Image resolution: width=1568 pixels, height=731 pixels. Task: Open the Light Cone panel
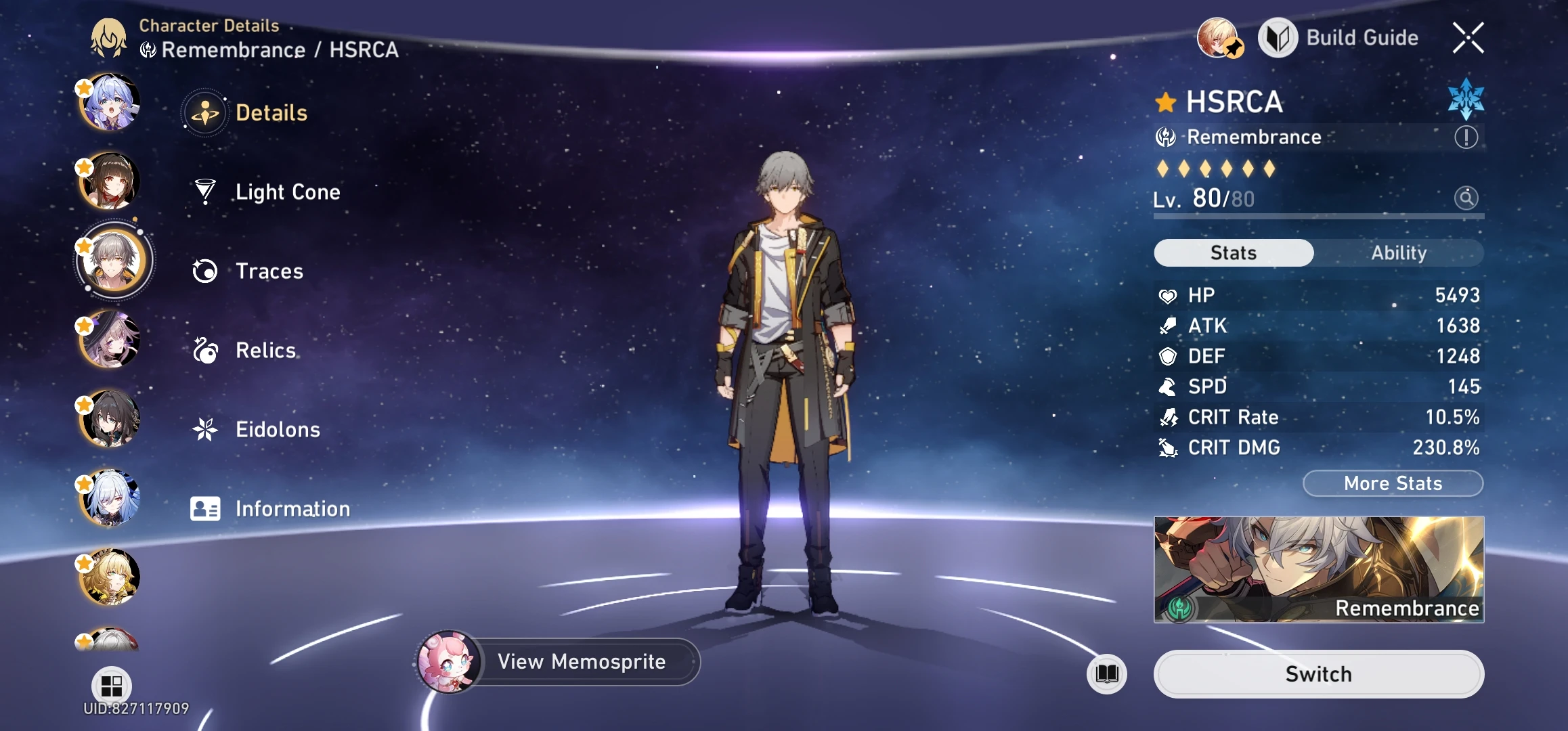288,192
